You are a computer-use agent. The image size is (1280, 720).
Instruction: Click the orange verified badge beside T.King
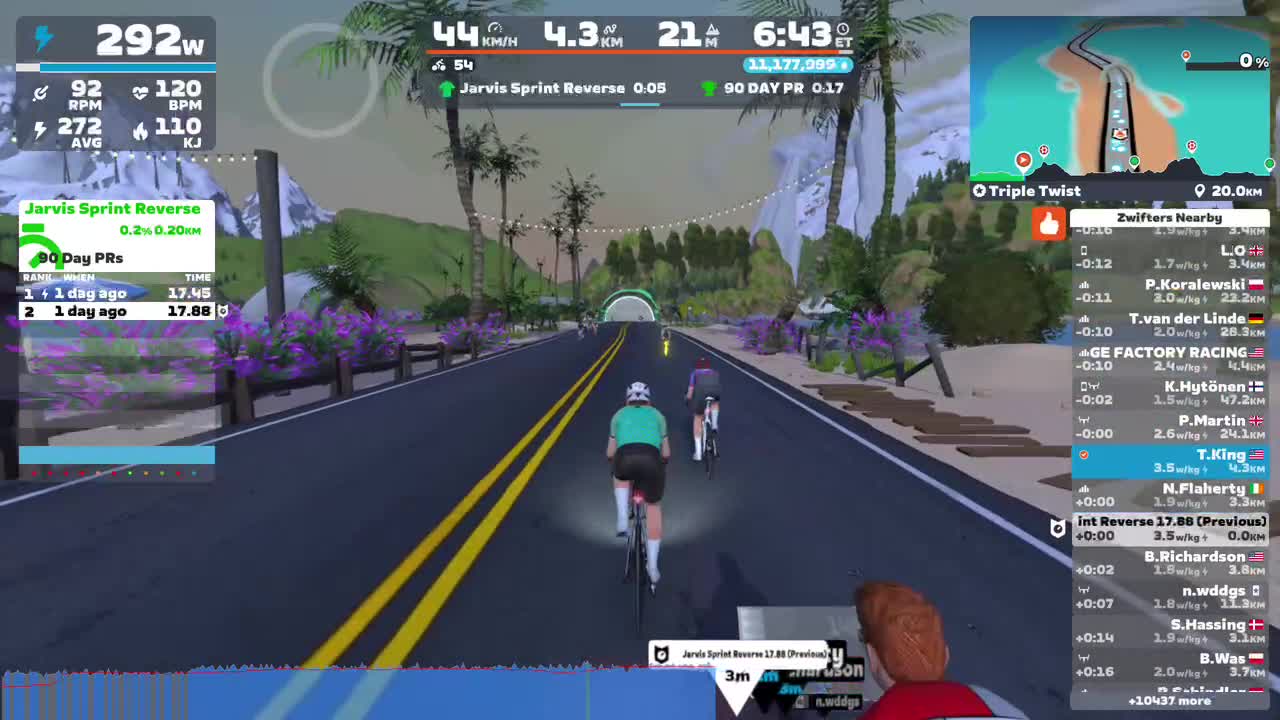pos(1083,455)
